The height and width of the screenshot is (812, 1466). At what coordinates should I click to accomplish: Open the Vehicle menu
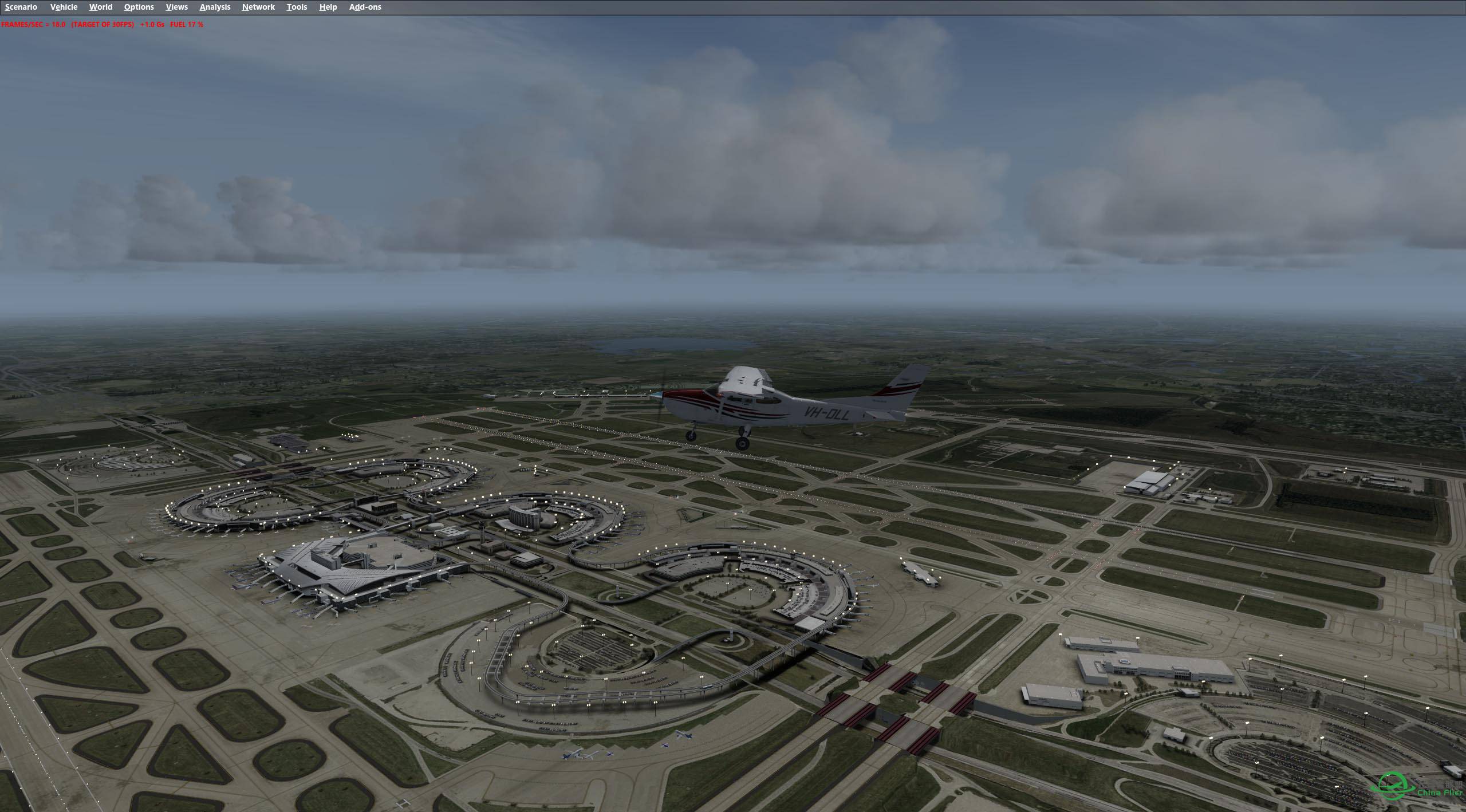pos(64,7)
